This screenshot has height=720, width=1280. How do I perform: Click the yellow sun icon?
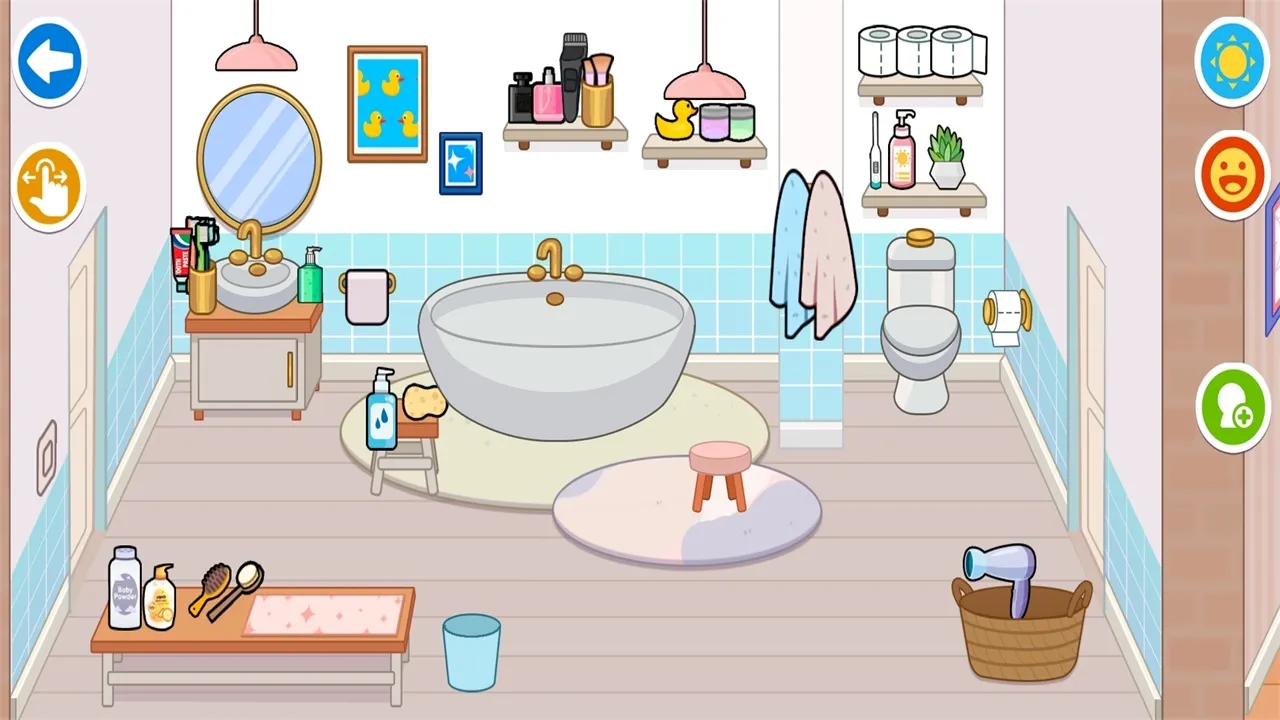(1232, 62)
